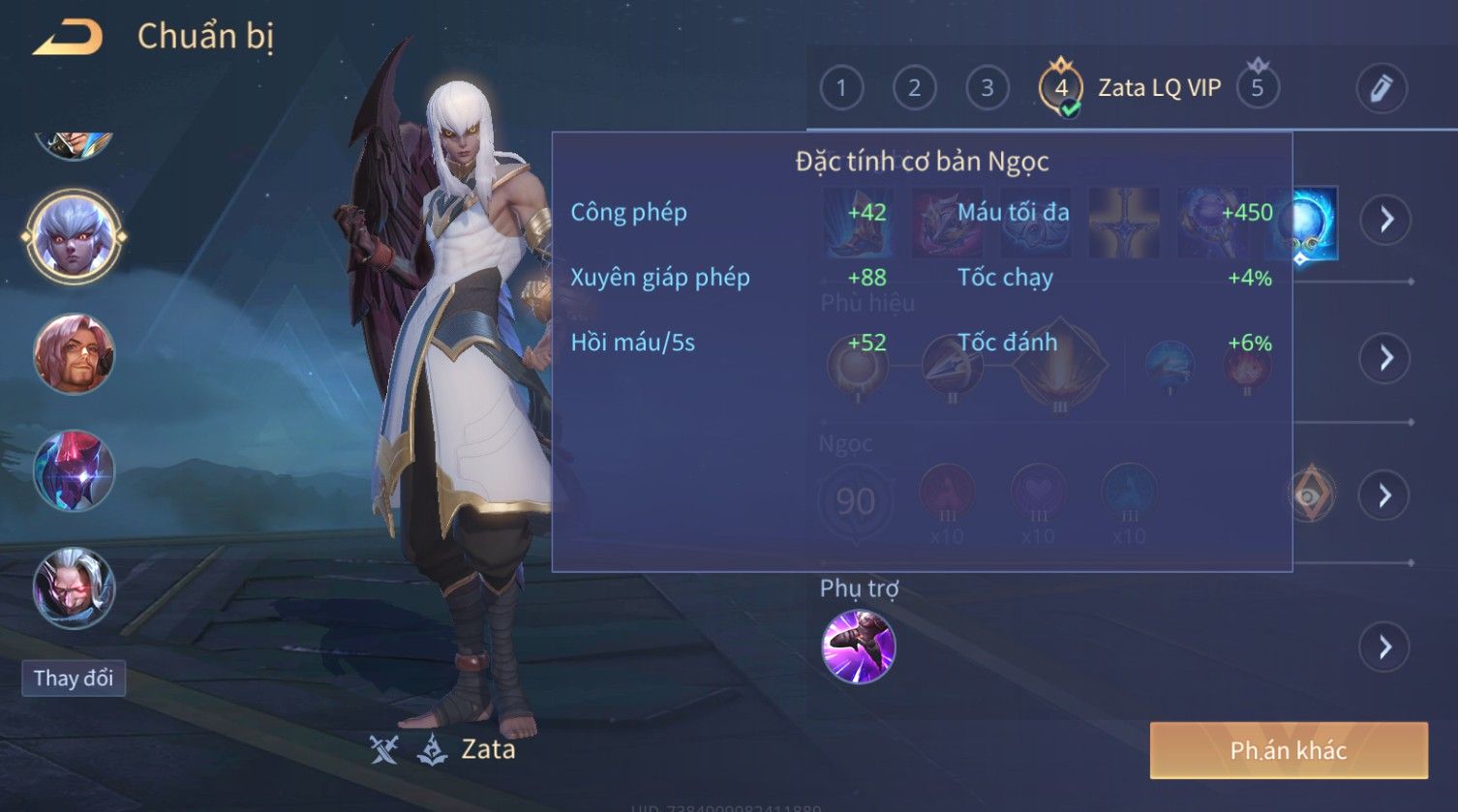
Task: Pick the dark crystal-armored hero portrait
Action: coord(74,471)
